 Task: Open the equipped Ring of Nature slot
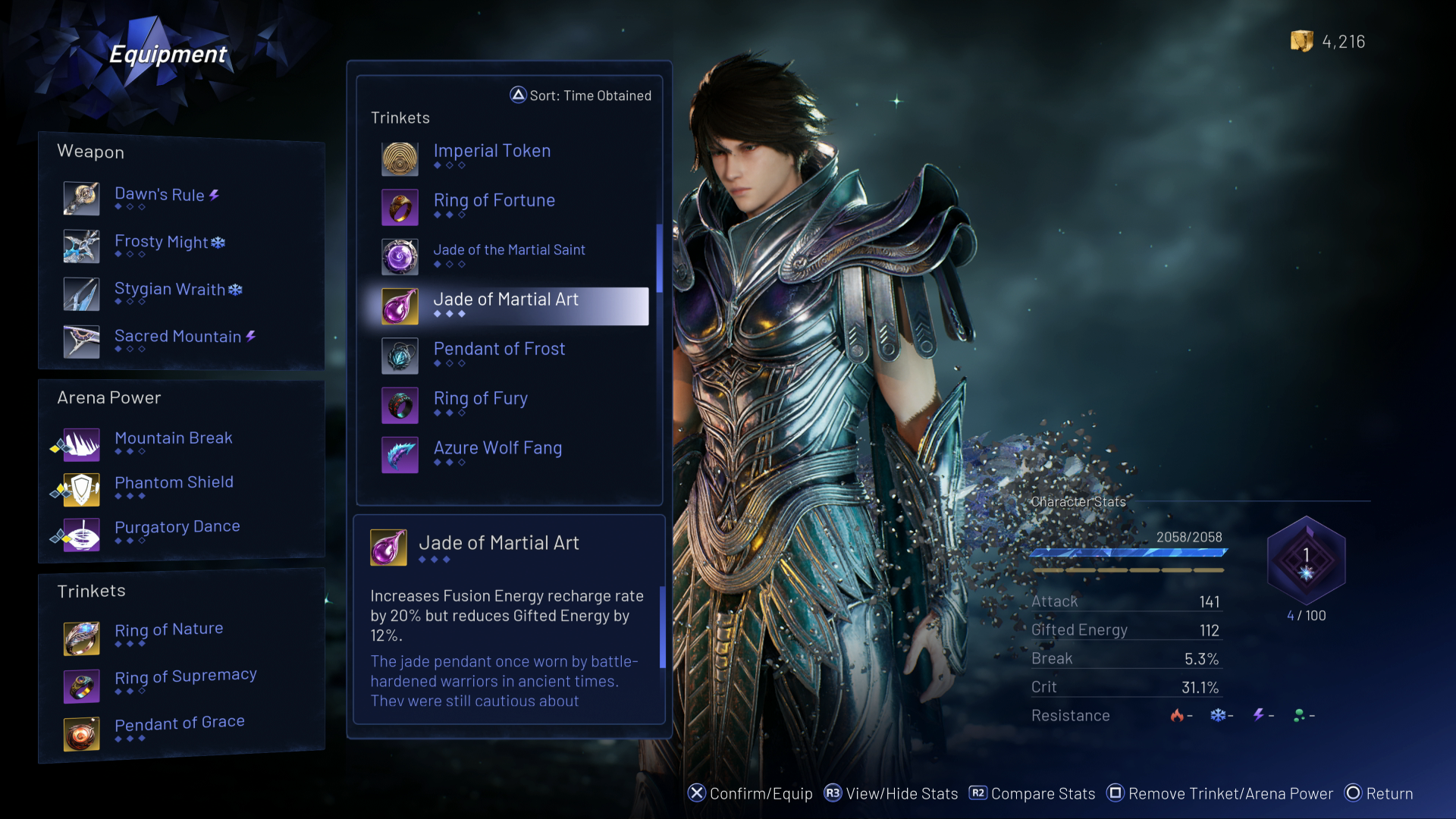click(168, 630)
